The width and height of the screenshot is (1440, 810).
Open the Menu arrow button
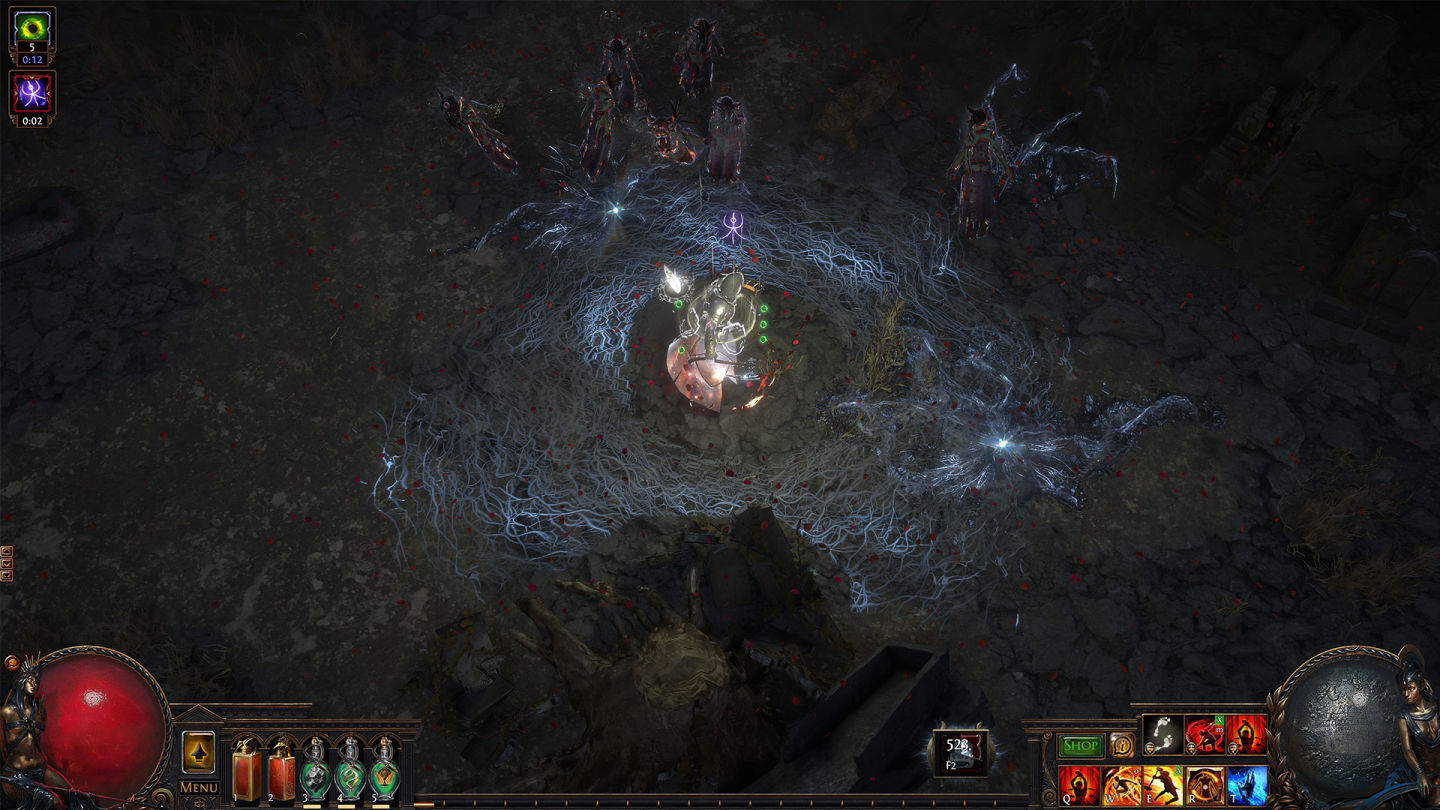[198, 754]
